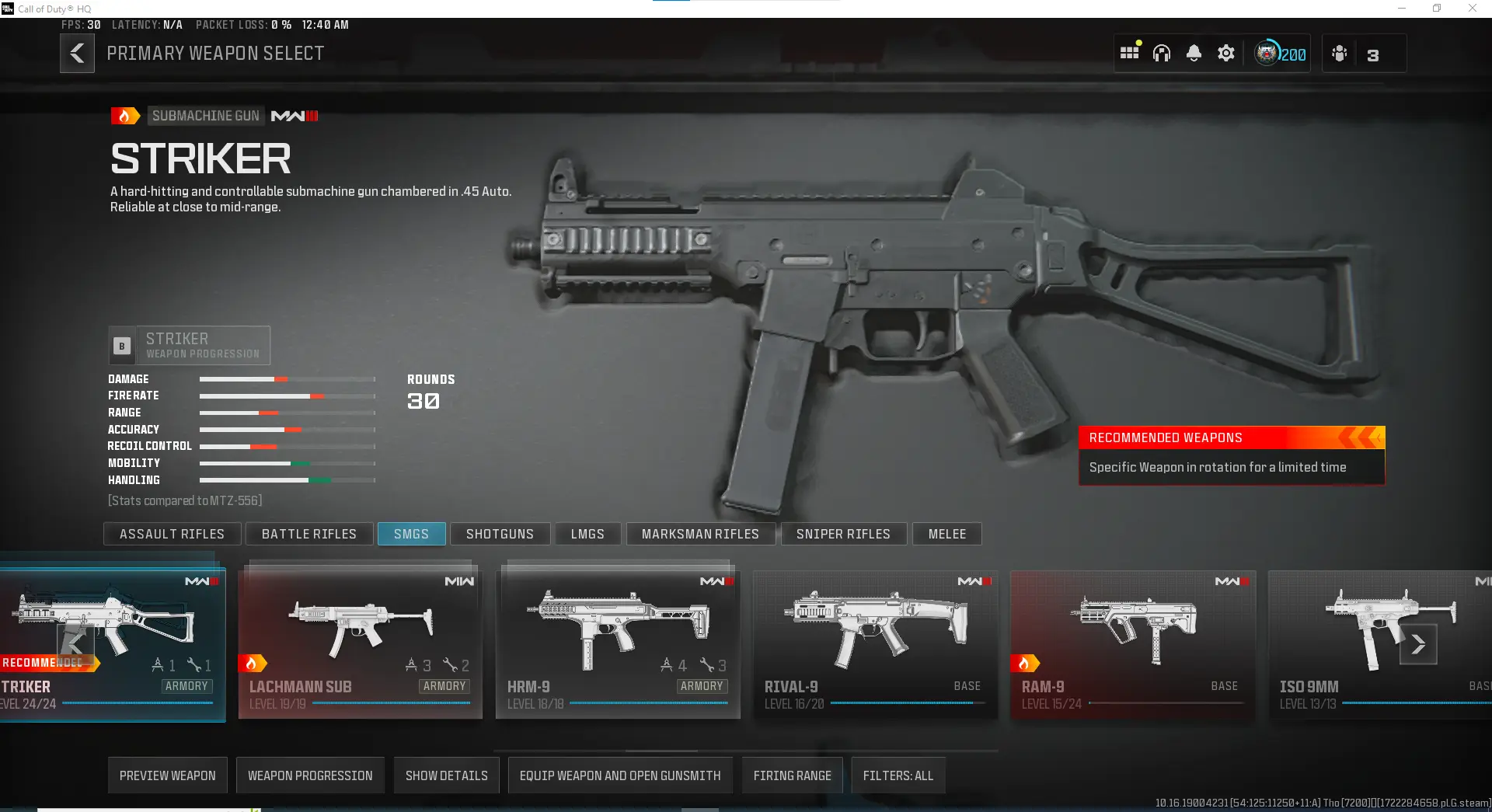This screenshot has width=1492, height=812.
Task: Click the notifications bell icon
Action: tap(1194, 53)
